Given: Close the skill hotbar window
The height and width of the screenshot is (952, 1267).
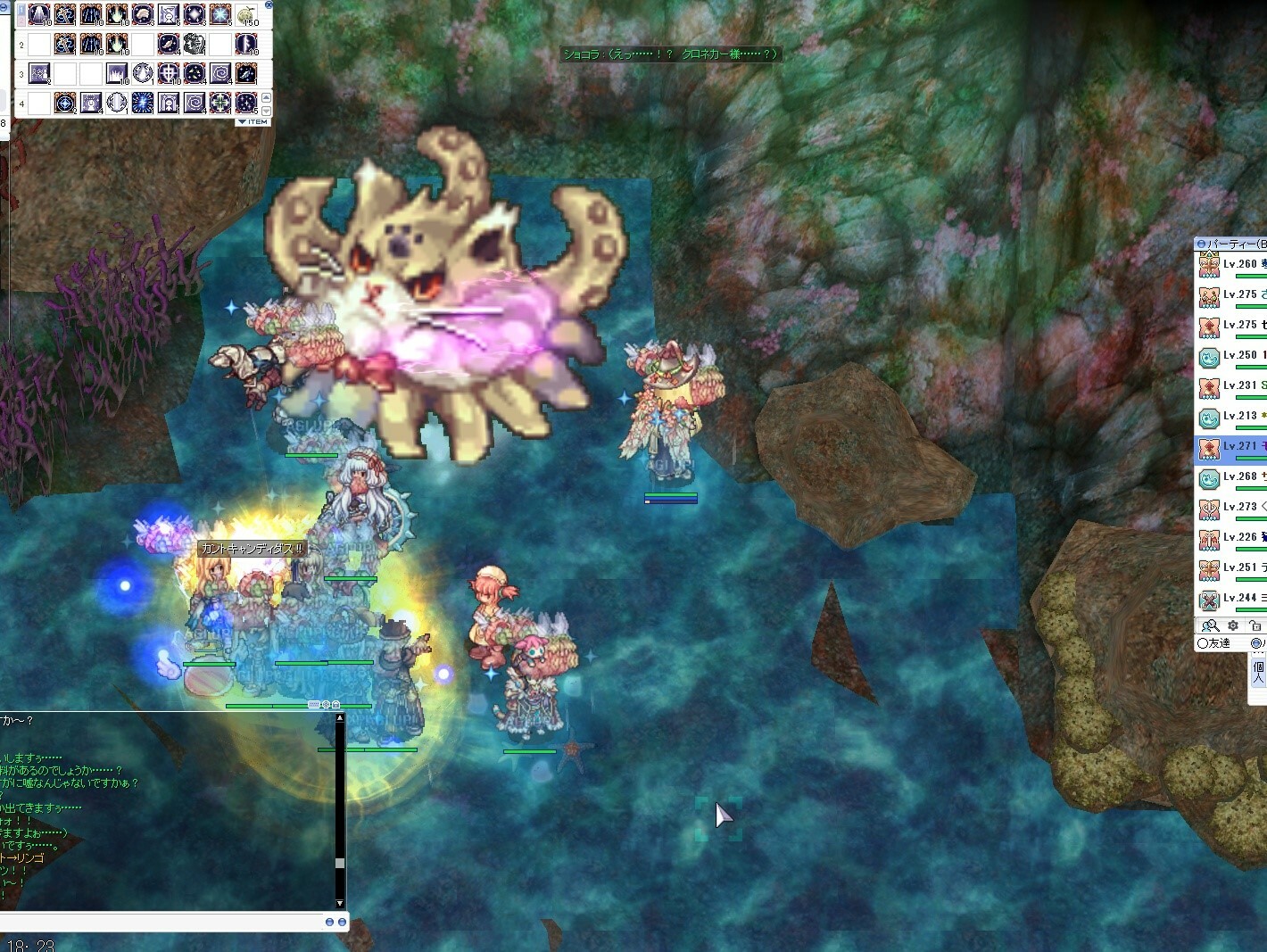Looking at the screenshot, I should pyautogui.click(x=269, y=4).
